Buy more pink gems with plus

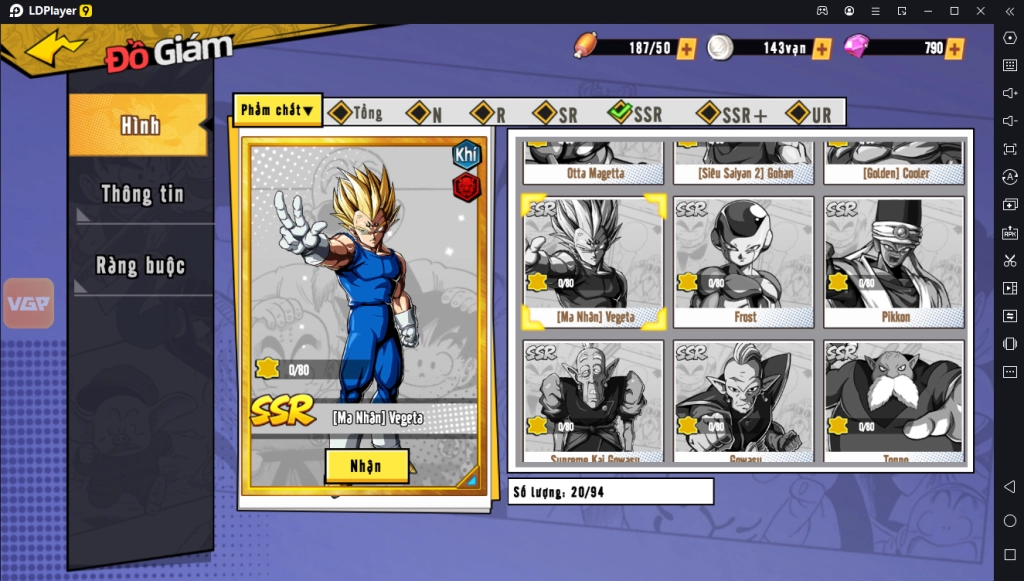pyautogui.click(x=955, y=48)
